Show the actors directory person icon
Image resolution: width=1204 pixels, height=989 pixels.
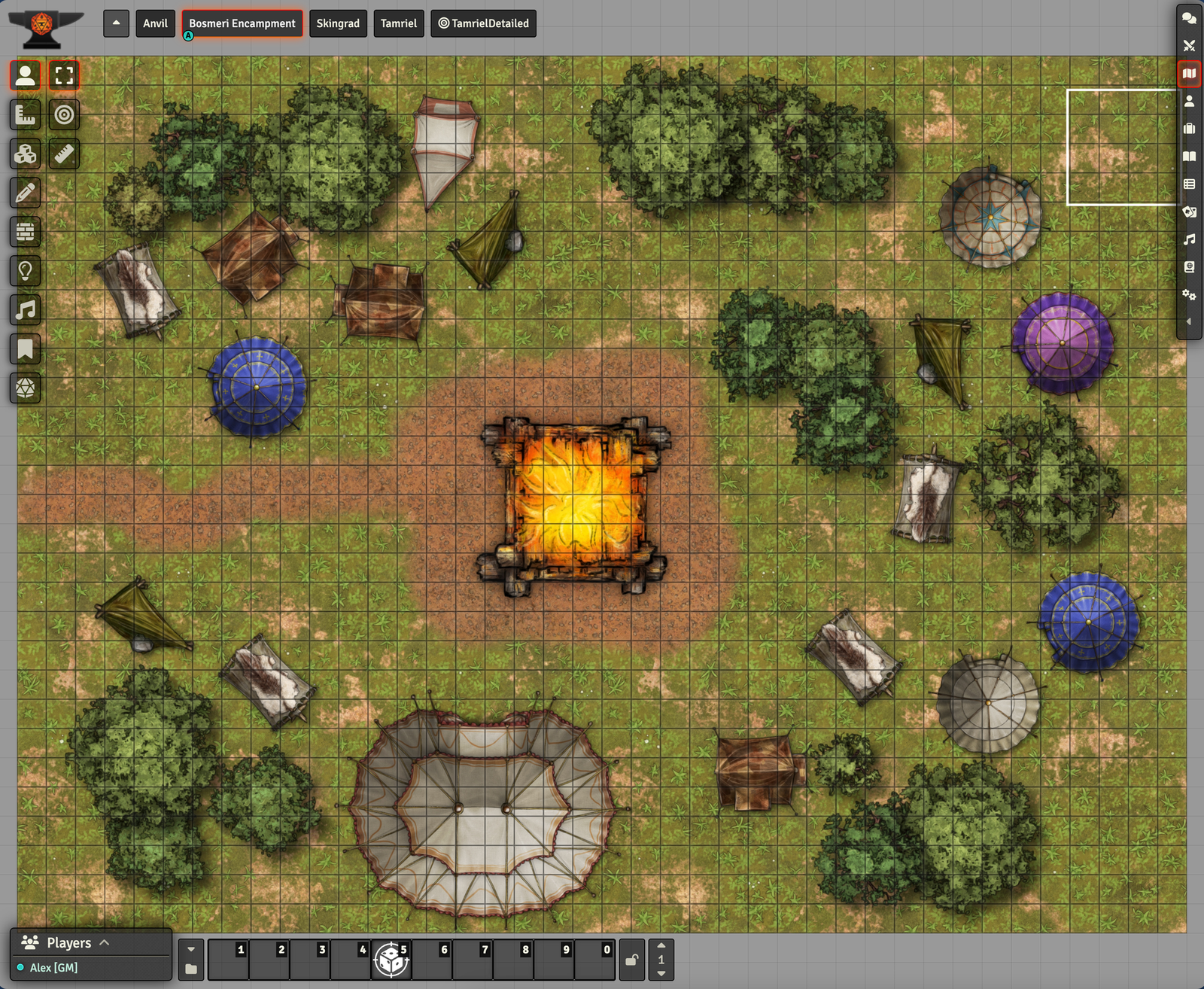click(x=1189, y=101)
